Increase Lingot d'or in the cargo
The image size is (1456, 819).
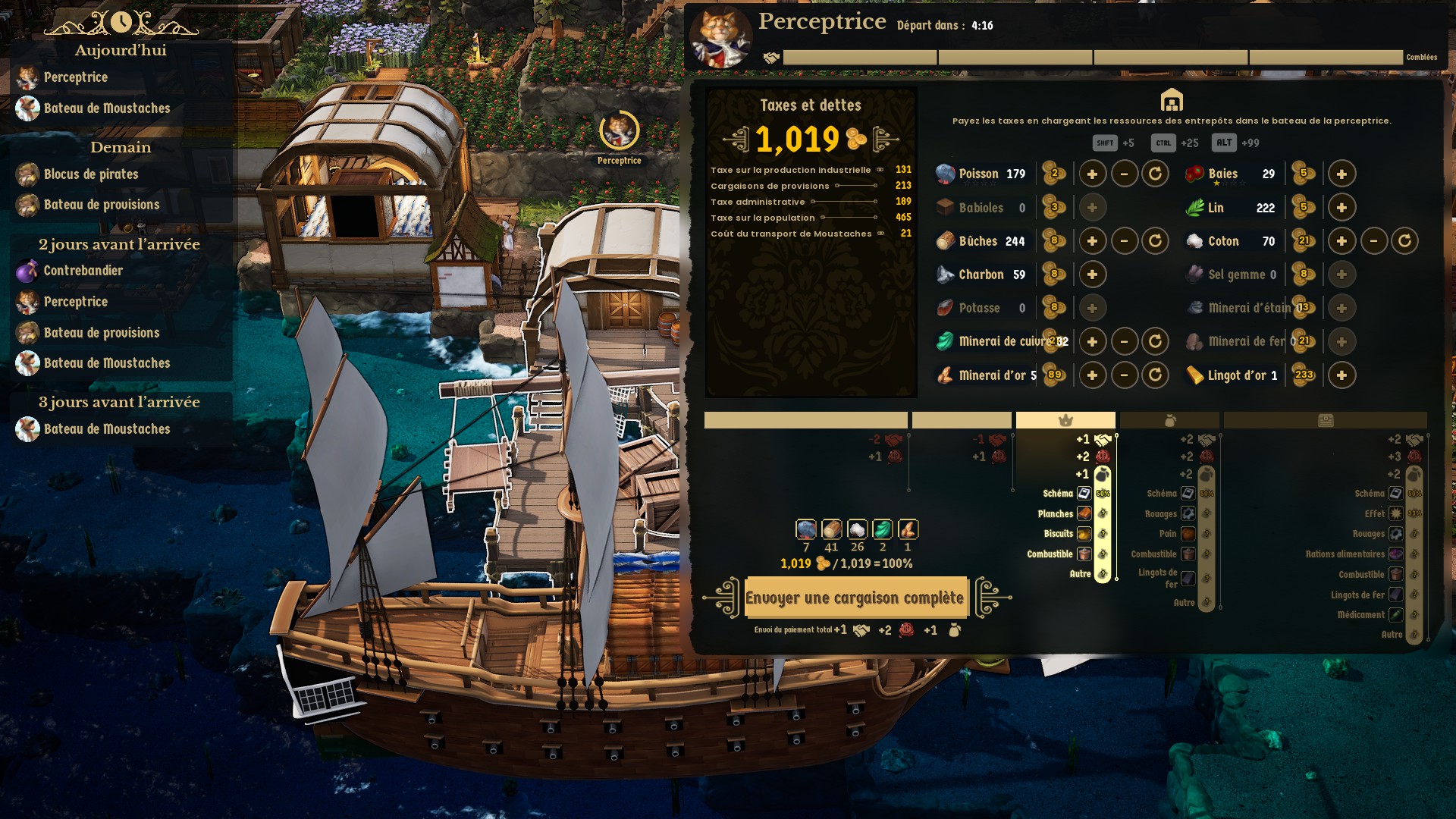(x=1341, y=375)
